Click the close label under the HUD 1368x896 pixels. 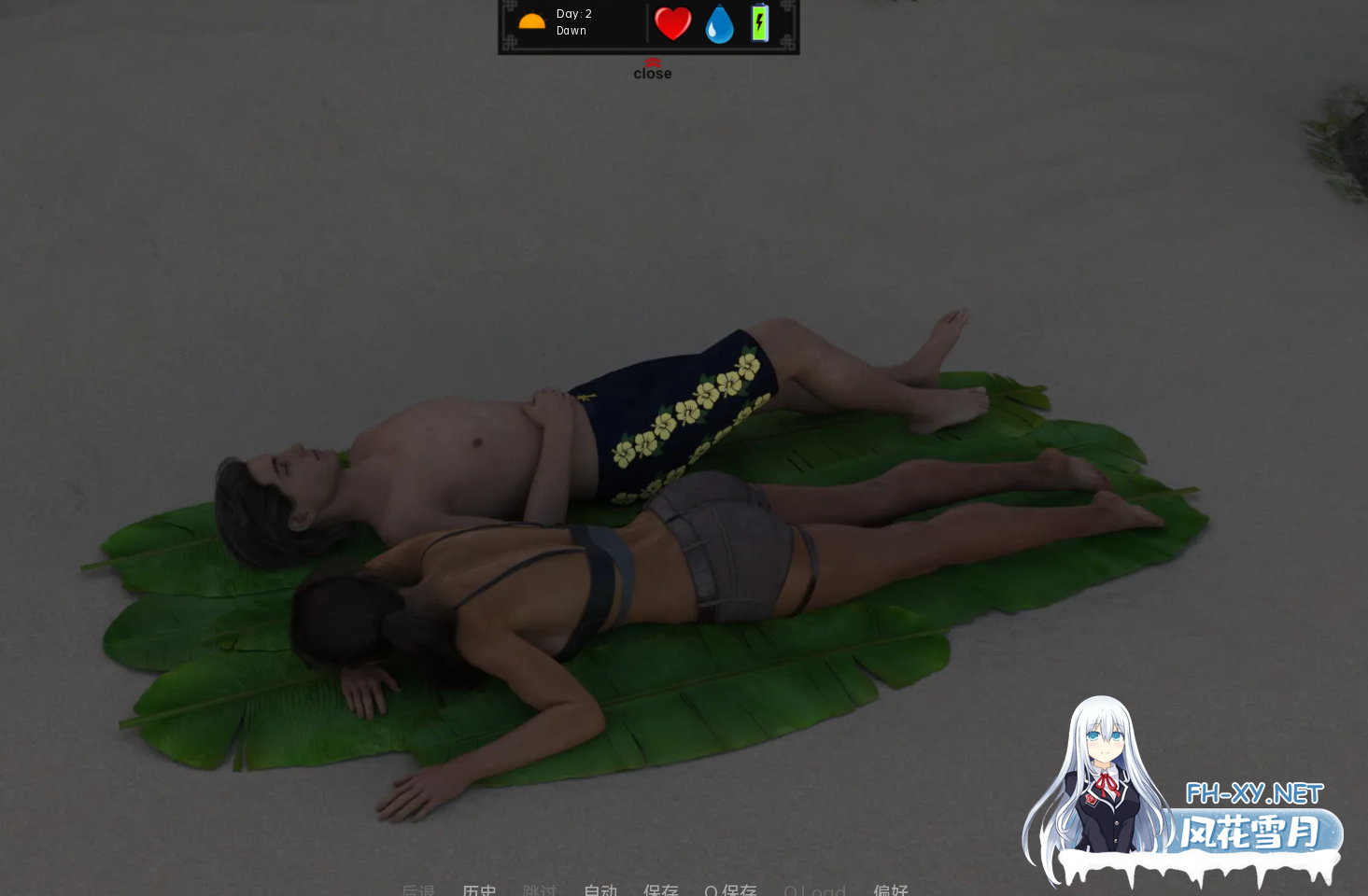click(x=652, y=73)
